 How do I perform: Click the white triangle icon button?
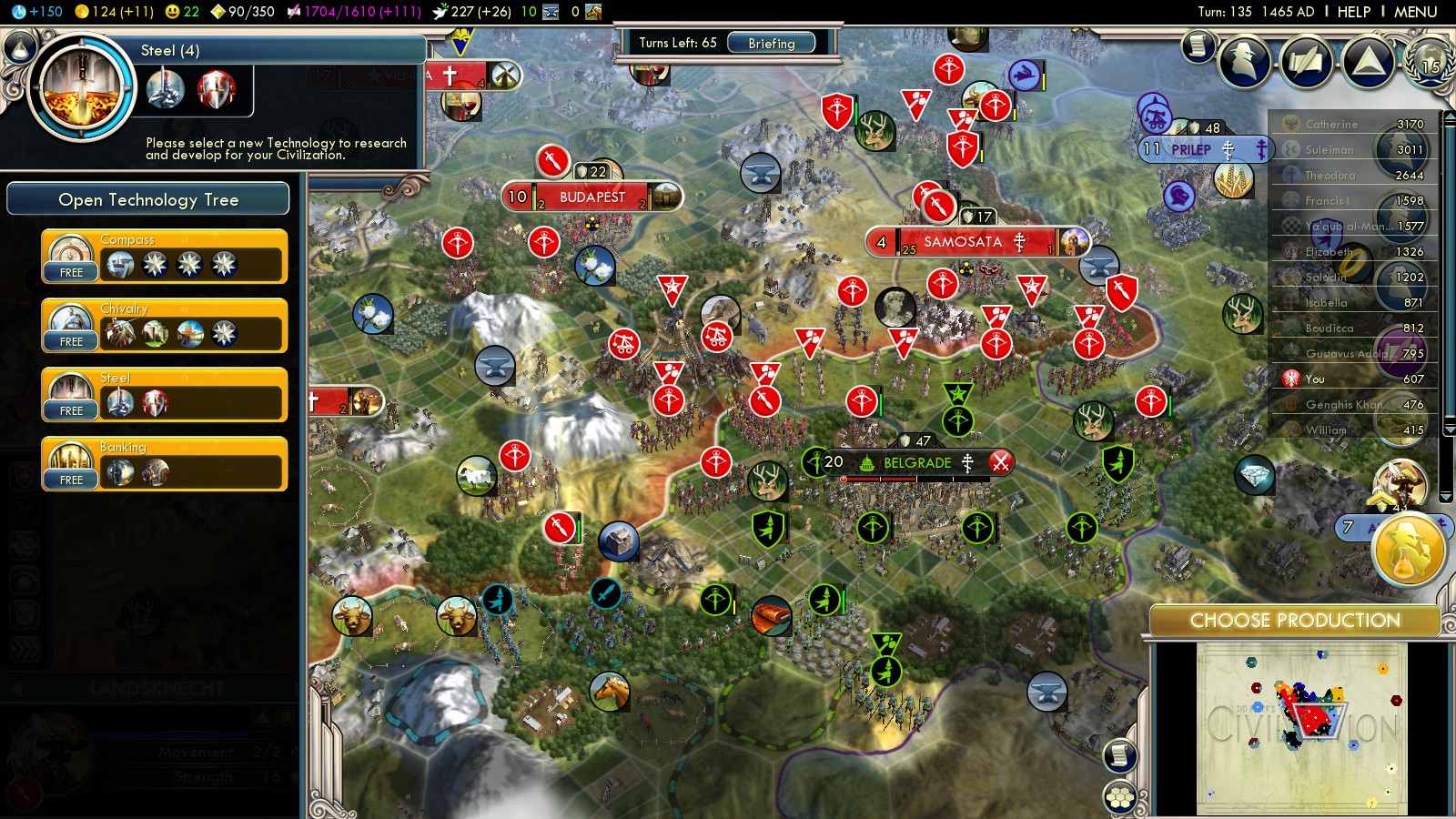pos(1368,62)
